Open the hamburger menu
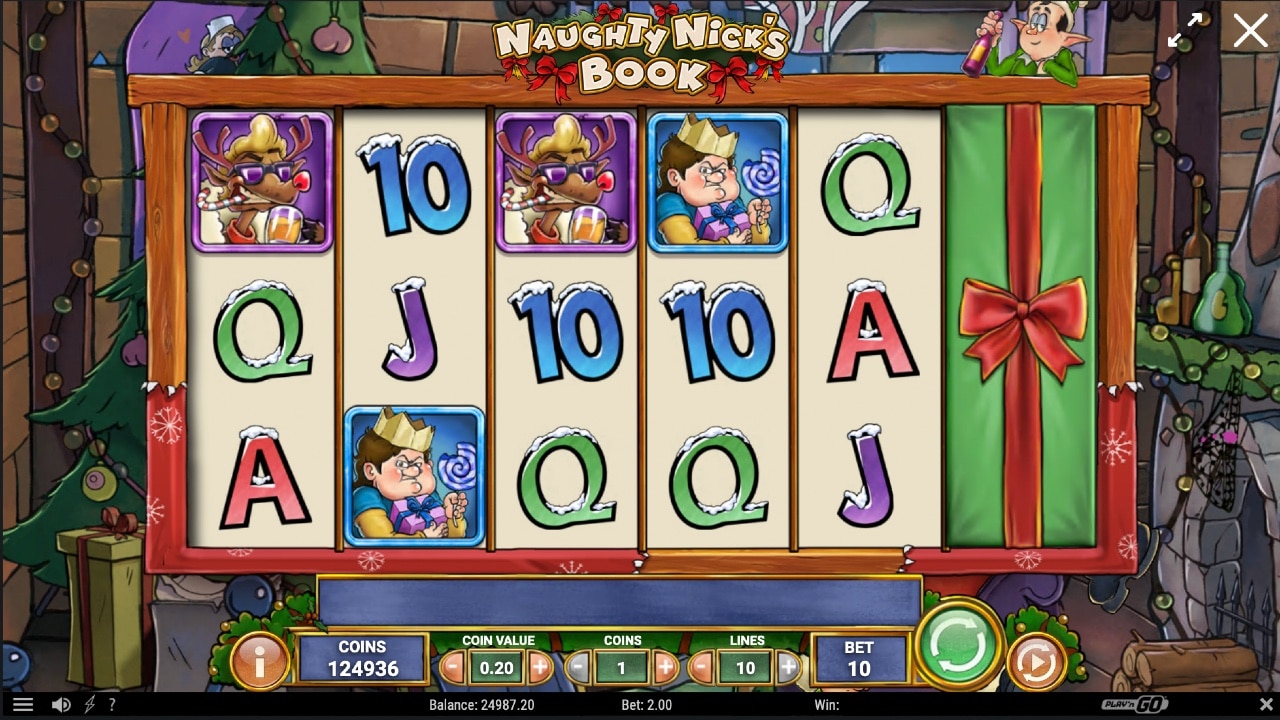1280x720 pixels. [24, 706]
